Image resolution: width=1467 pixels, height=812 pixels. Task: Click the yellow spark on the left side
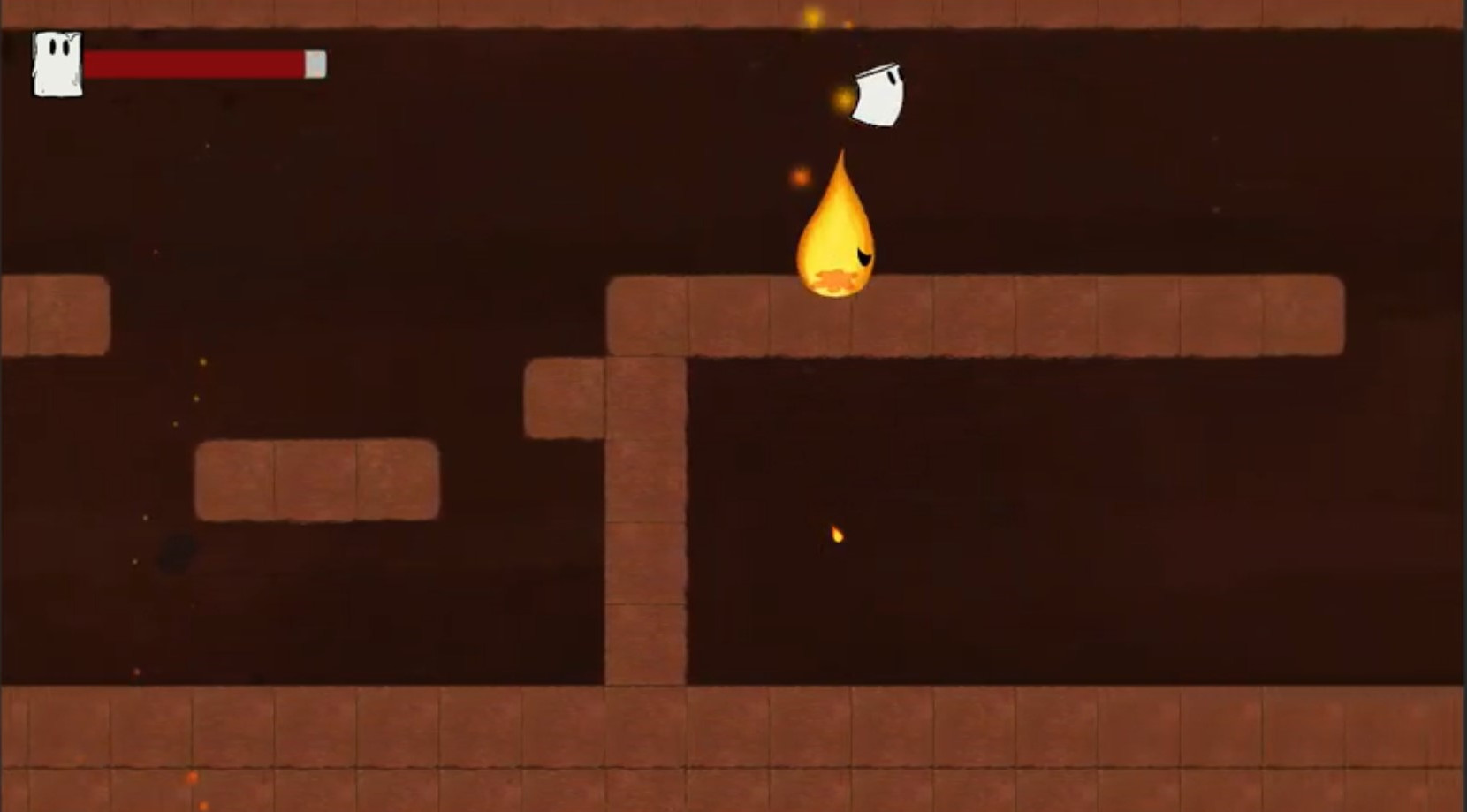coord(202,362)
